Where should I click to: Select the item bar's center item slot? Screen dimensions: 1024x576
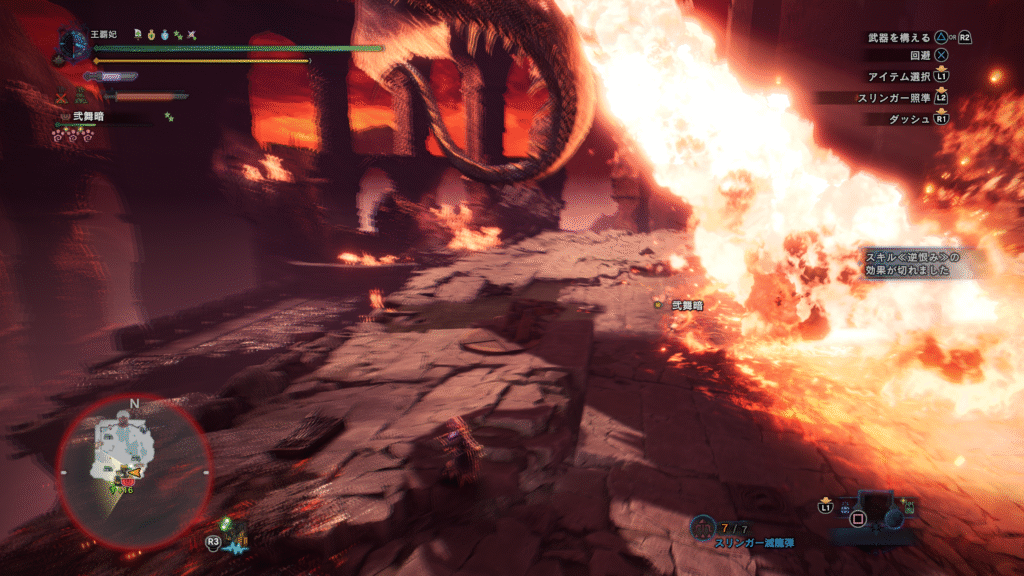pos(857,518)
